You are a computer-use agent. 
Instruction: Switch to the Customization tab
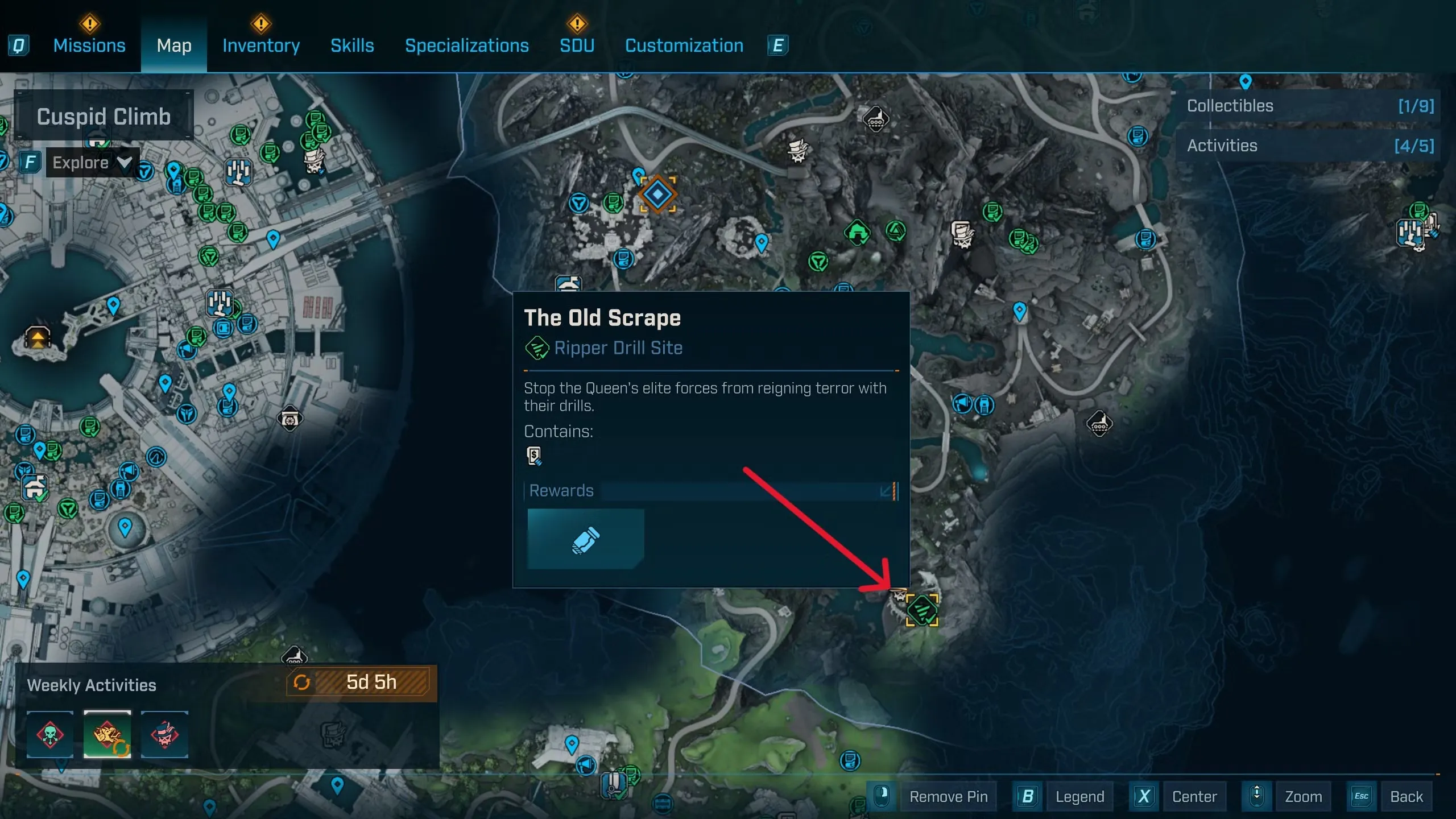pyautogui.click(x=684, y=45)
